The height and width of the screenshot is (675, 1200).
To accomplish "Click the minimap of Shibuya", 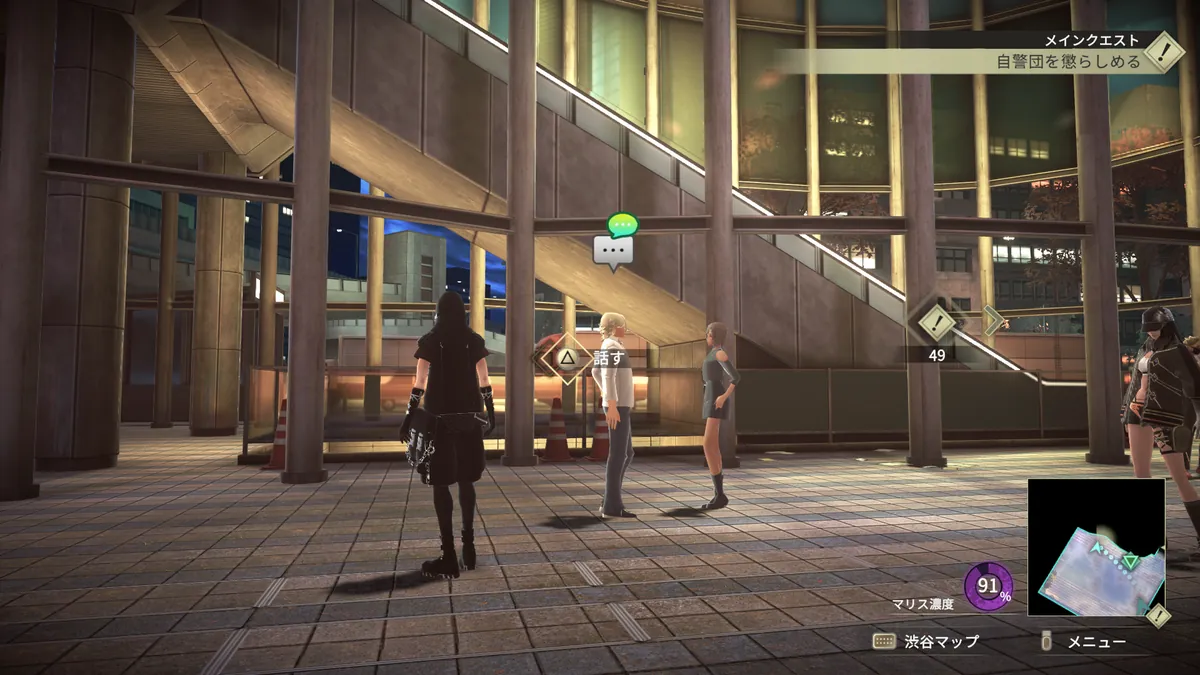I will pyautogui.click(x=1095, y=547).
